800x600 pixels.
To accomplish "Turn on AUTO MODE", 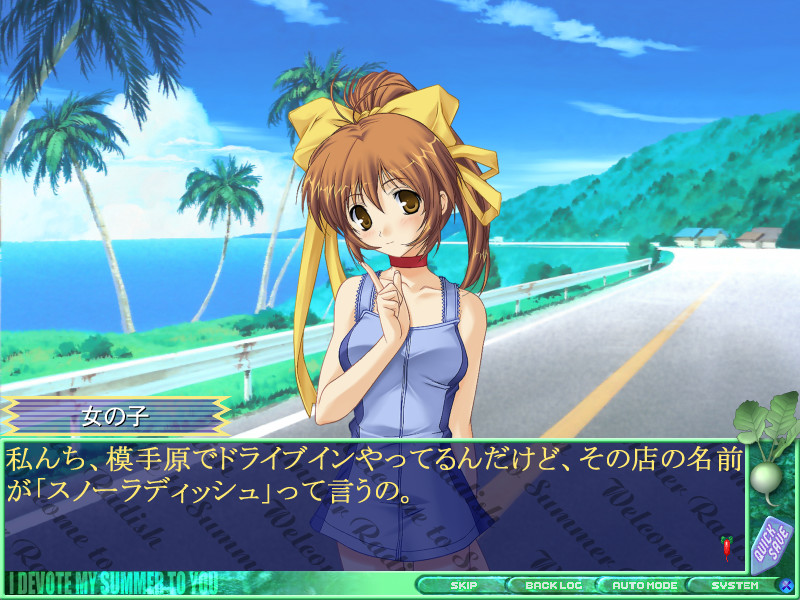I will 645,585.
